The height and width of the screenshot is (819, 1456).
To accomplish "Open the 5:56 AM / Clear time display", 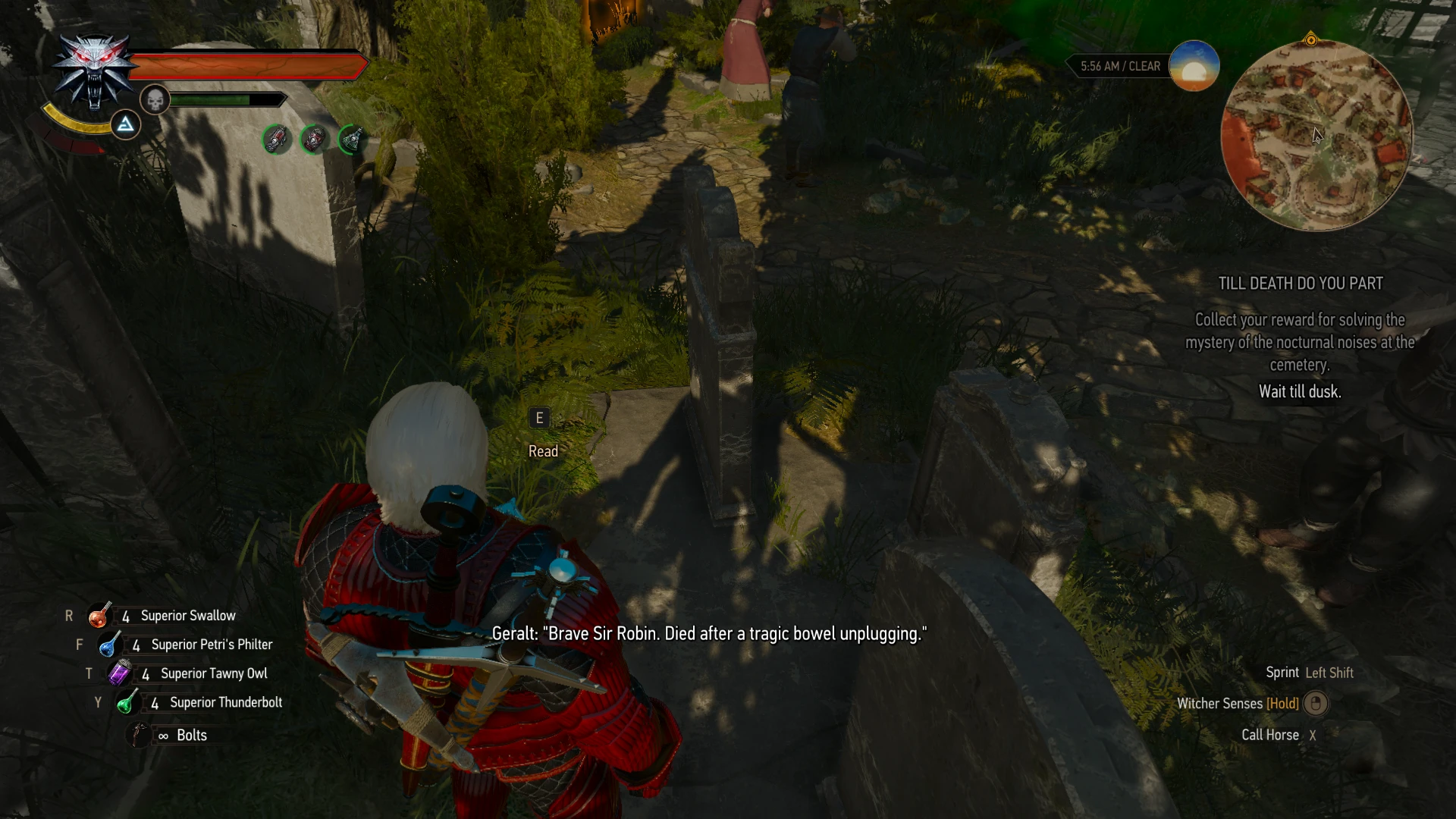I will [1120, 66].
